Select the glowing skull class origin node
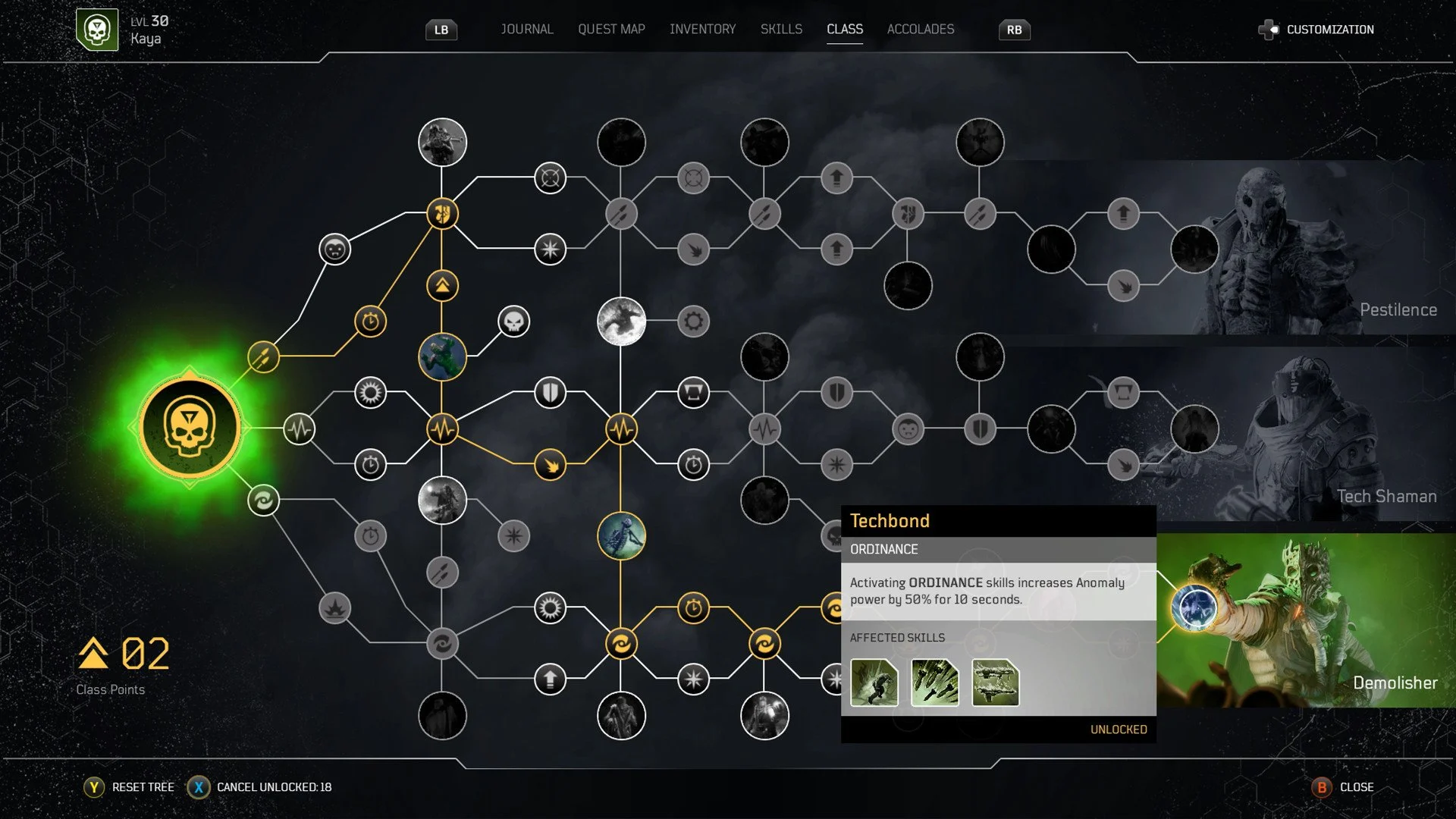1456x819 pixels. (188, 427)
